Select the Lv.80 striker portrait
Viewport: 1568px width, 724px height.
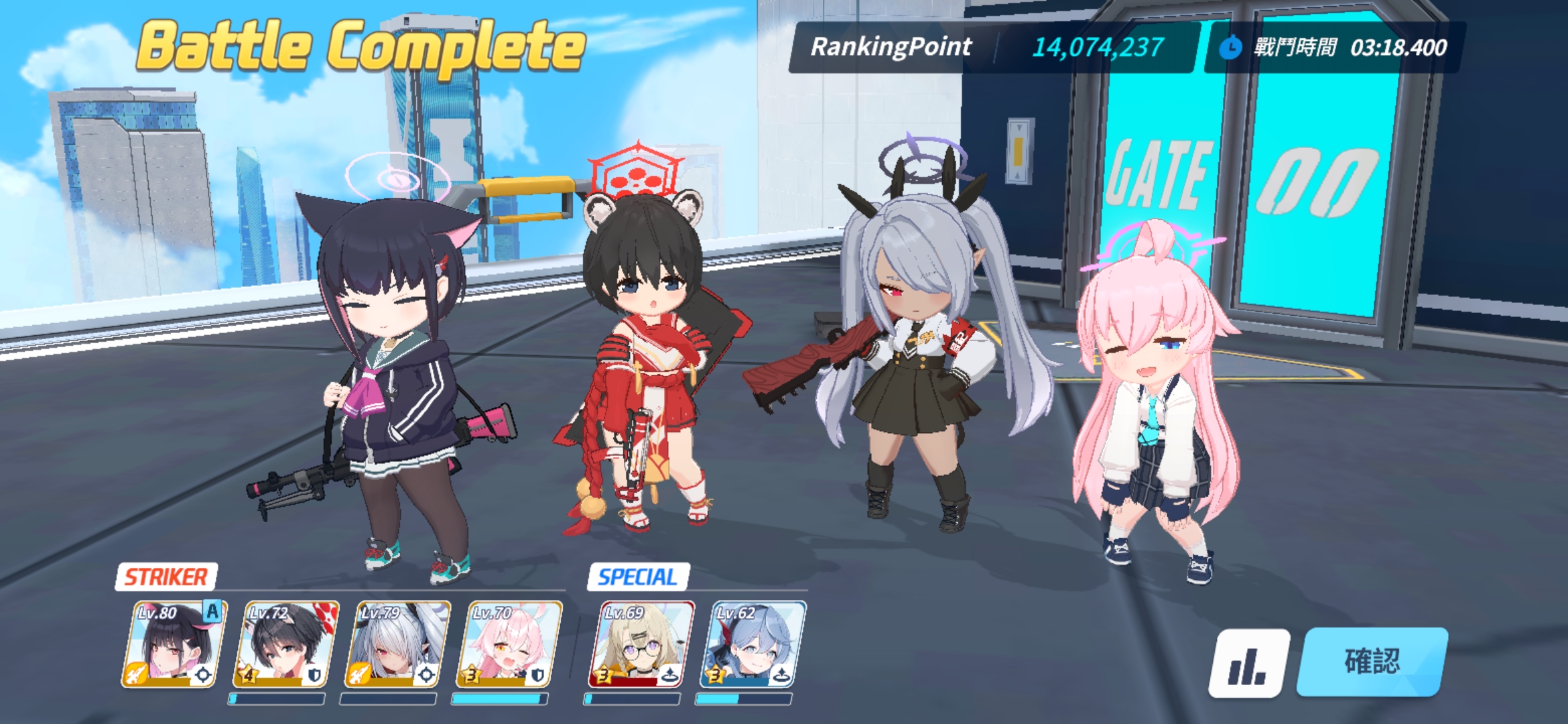coord(173,644)
